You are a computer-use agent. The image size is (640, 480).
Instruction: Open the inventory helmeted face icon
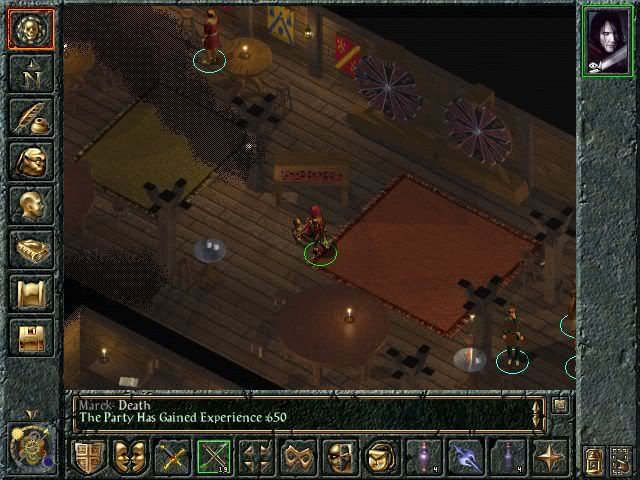30,161
